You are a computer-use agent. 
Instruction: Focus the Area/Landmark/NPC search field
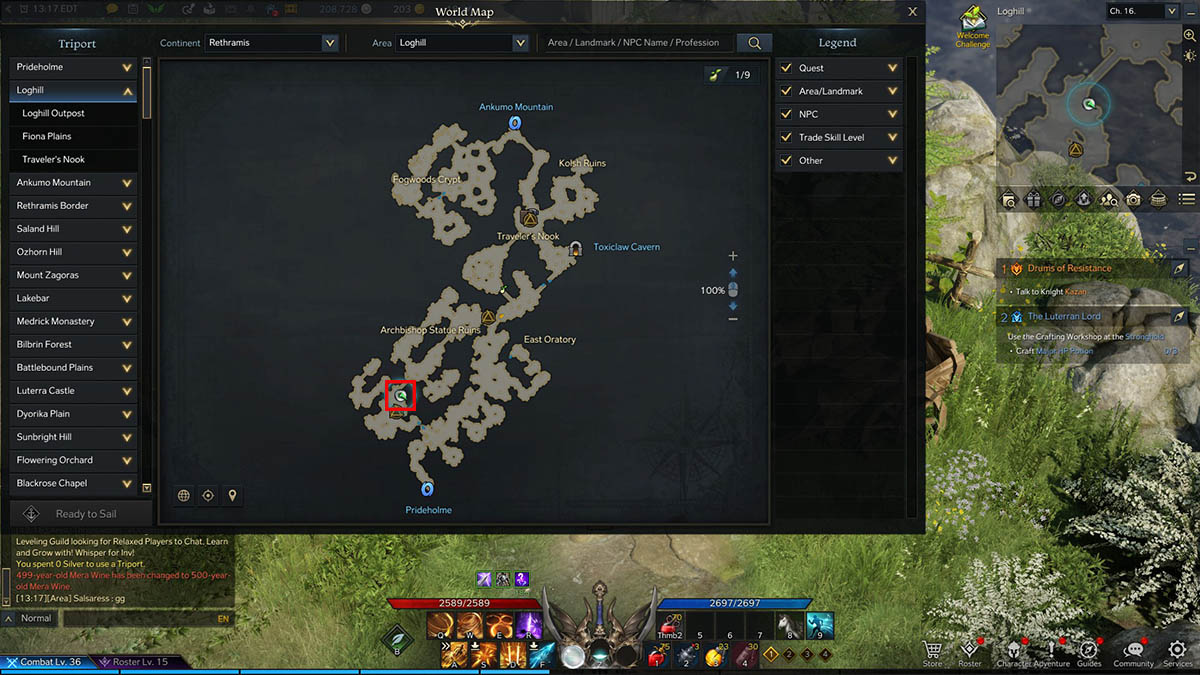coord(635,43)
